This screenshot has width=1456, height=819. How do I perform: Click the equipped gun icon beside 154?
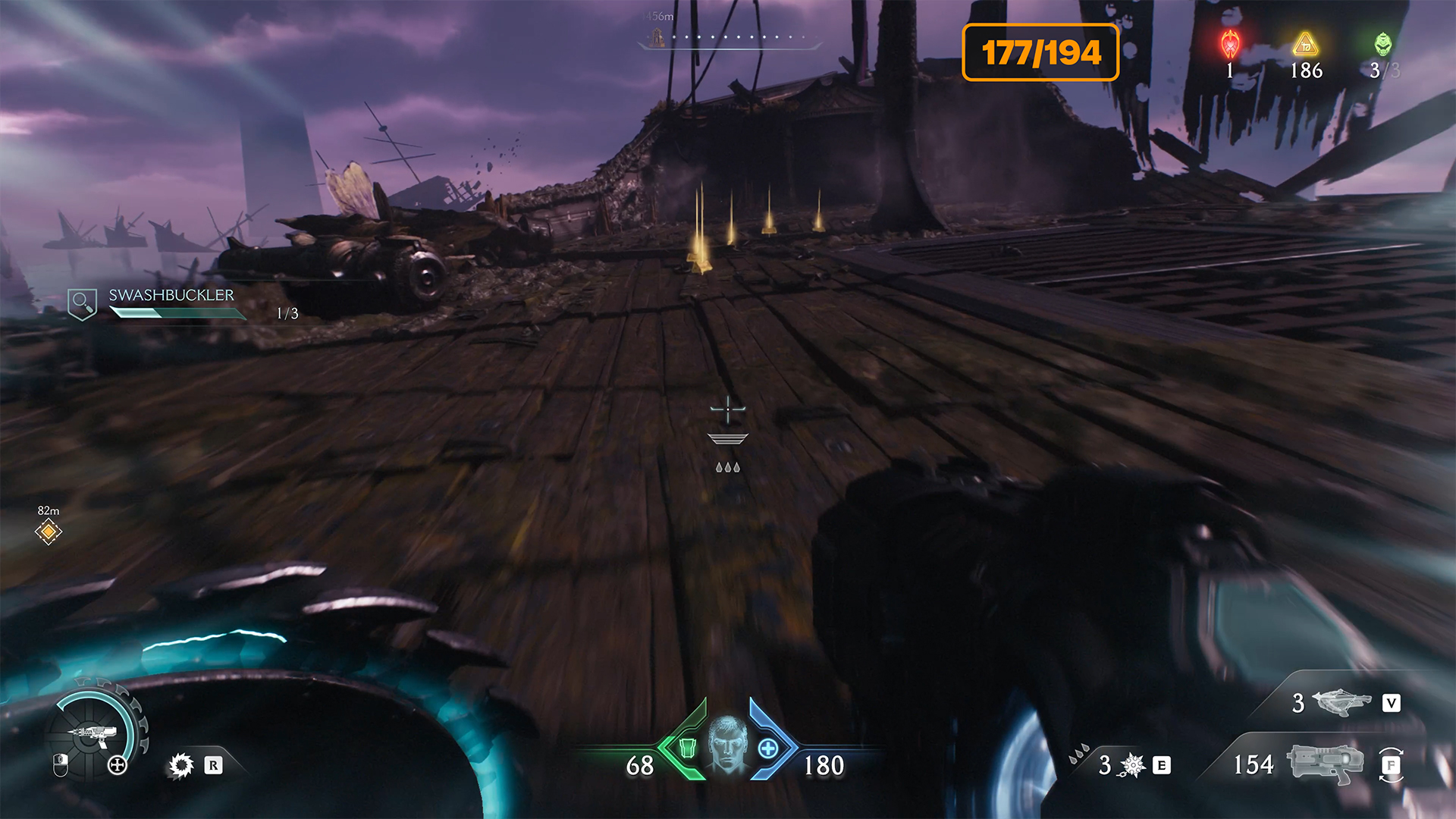[1325, 763]
